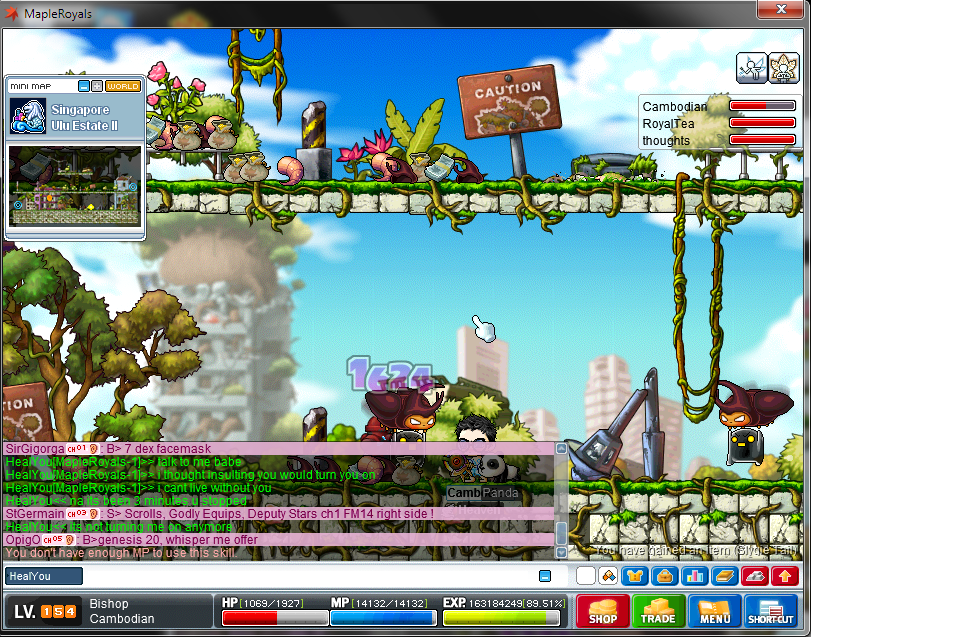Image resolution: width=960 pixels, height=637 pixels.
Task: Select the HealYou whisper target box
Action: (44, 576)
